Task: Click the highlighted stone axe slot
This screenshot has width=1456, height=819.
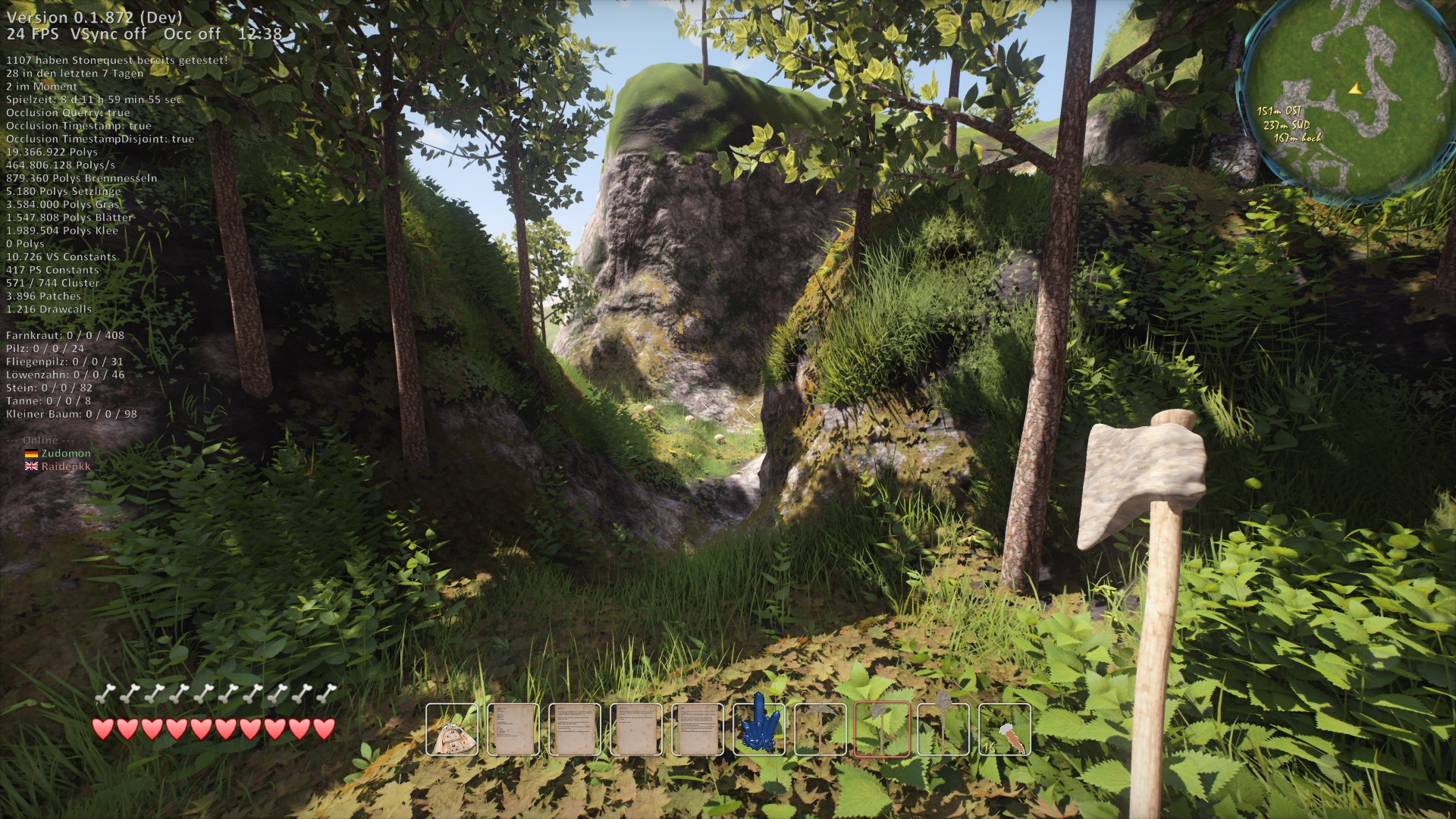Action: pyautogui.click(x=882, y=730)
